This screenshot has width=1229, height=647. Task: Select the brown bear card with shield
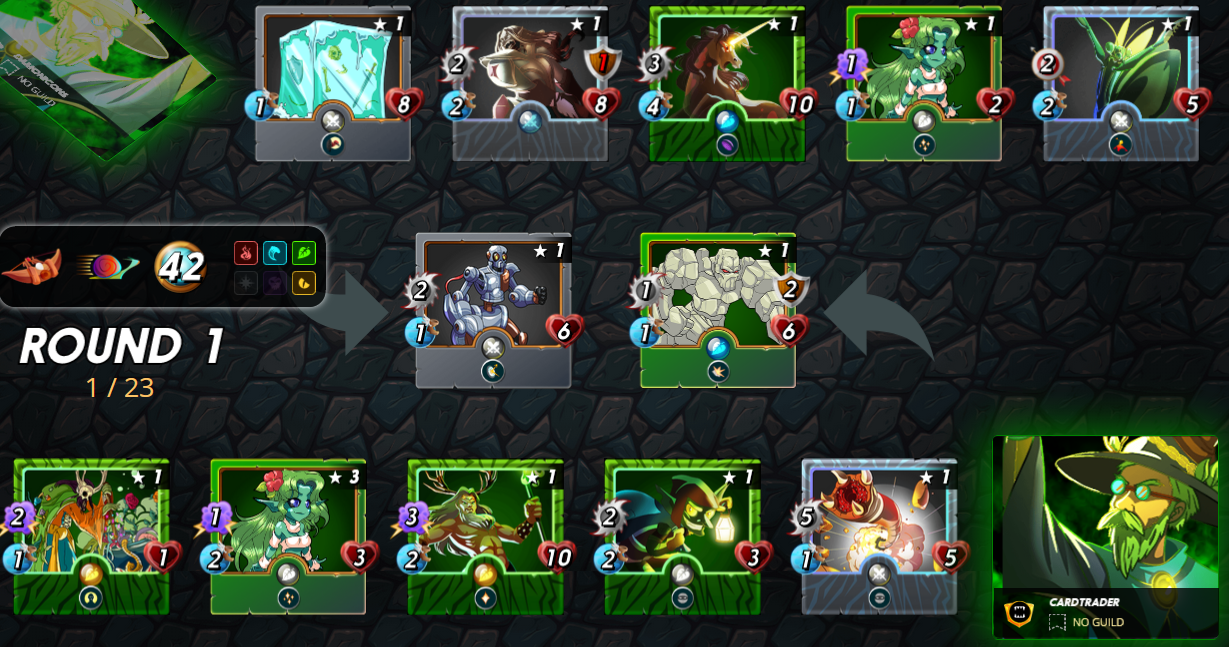tap(530, 70)
